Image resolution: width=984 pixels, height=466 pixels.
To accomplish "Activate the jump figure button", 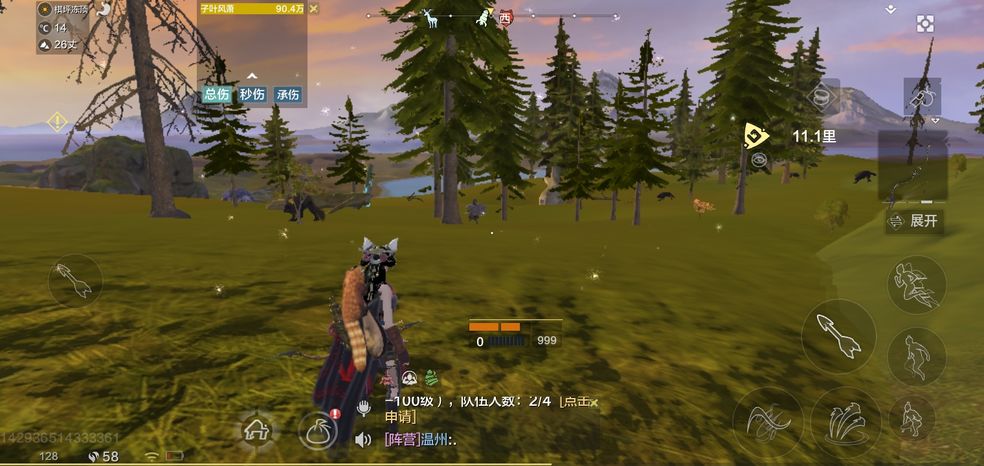I will [x=916, y=354].
